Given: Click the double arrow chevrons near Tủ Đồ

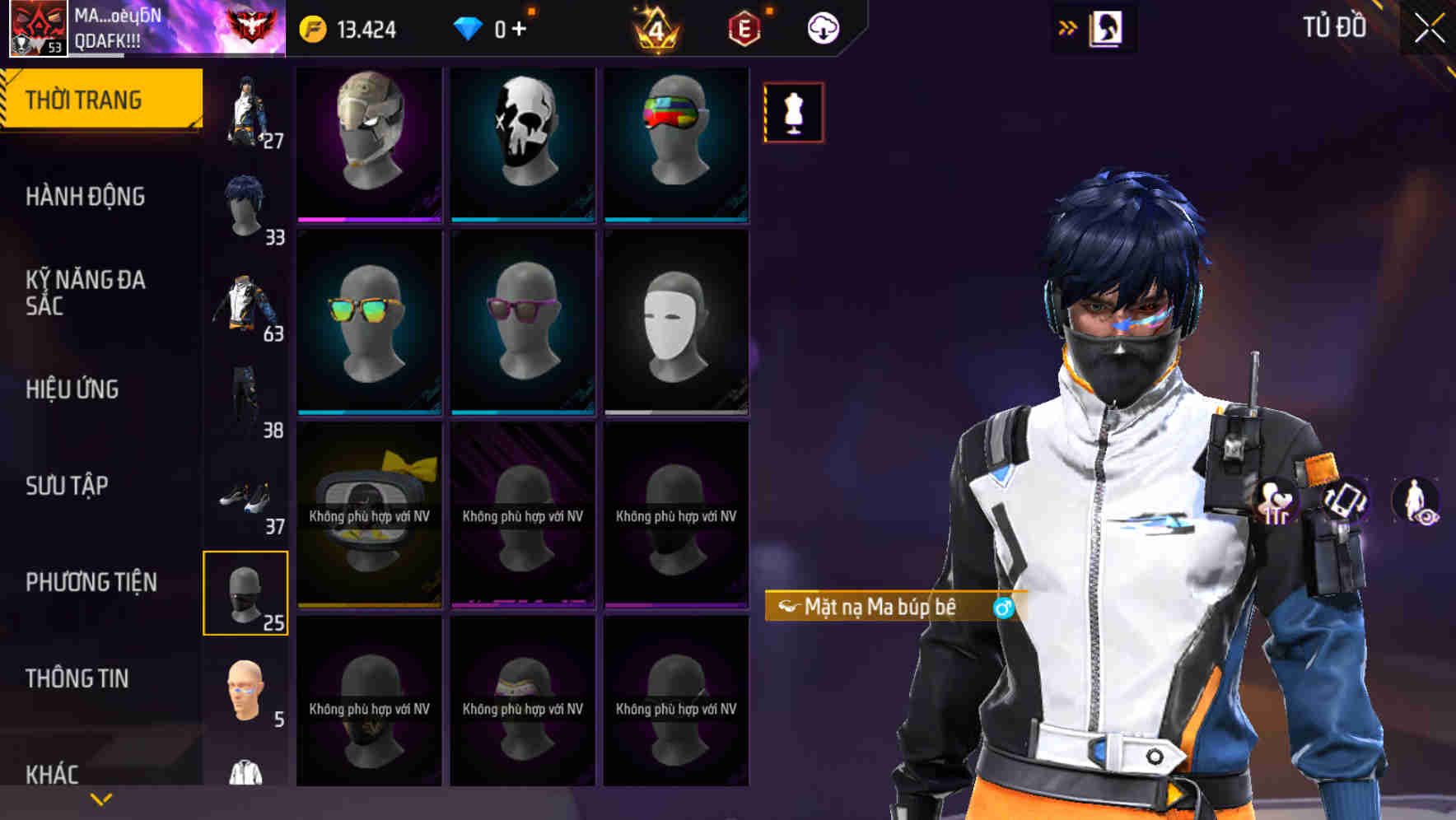Looking at the screenshot, I should click(x=1067, y=26).
